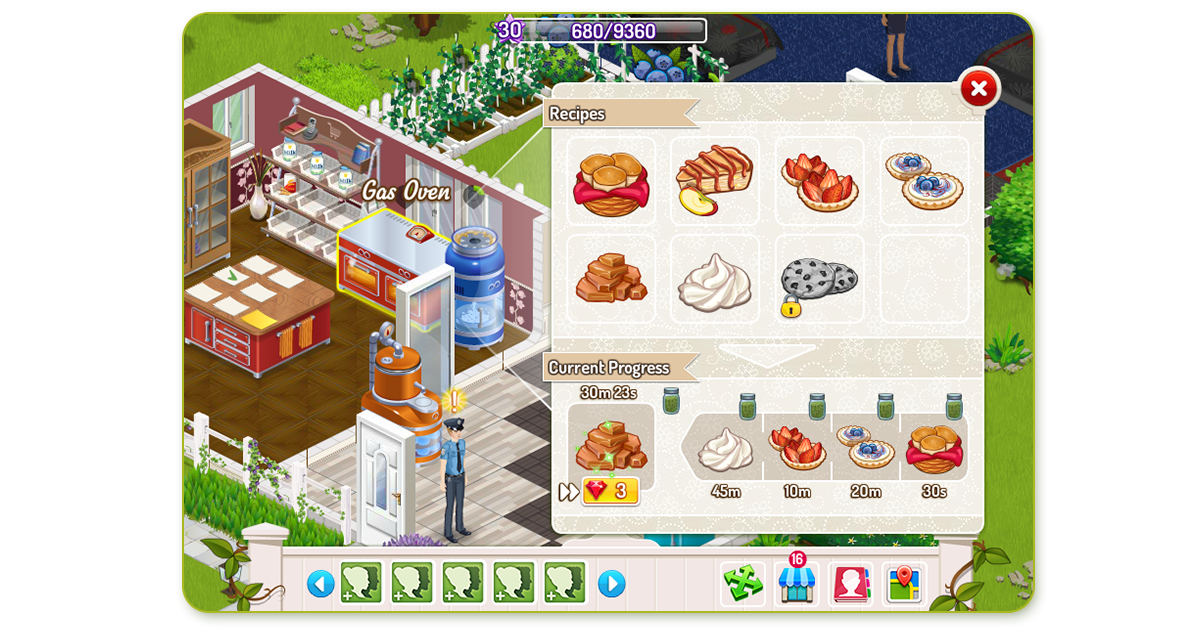Tap the locked chocolate chip cookies recipe
Screen dimensions: 1200x628
point(816,281)
